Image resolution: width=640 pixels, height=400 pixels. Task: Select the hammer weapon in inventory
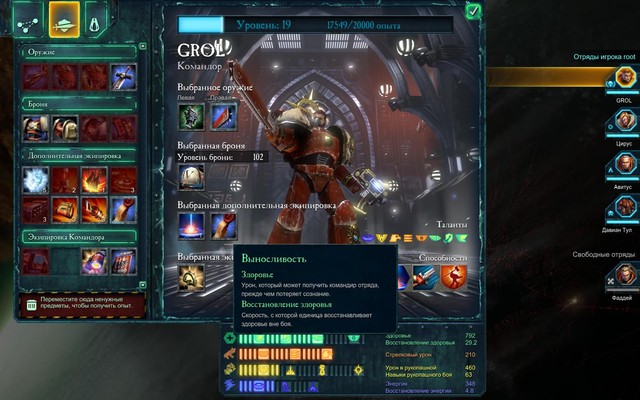[124, 75]
